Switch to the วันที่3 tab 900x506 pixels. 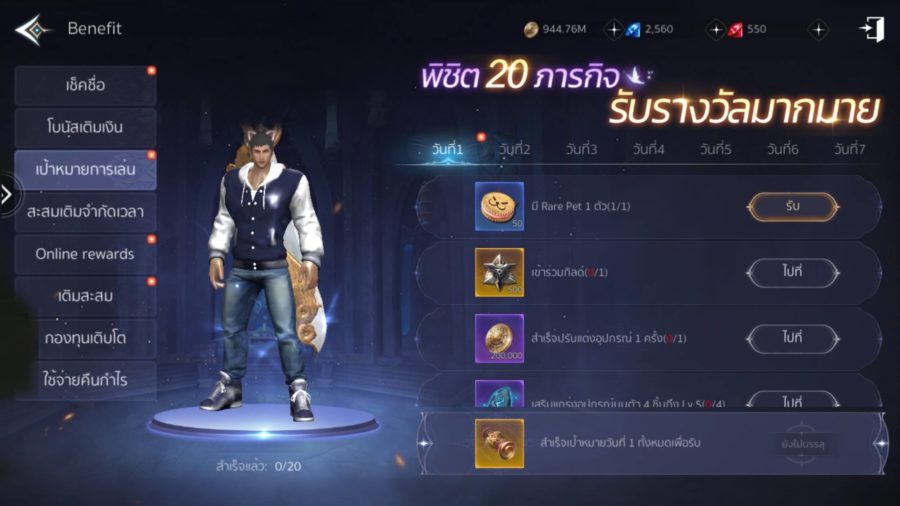point(581,150)
